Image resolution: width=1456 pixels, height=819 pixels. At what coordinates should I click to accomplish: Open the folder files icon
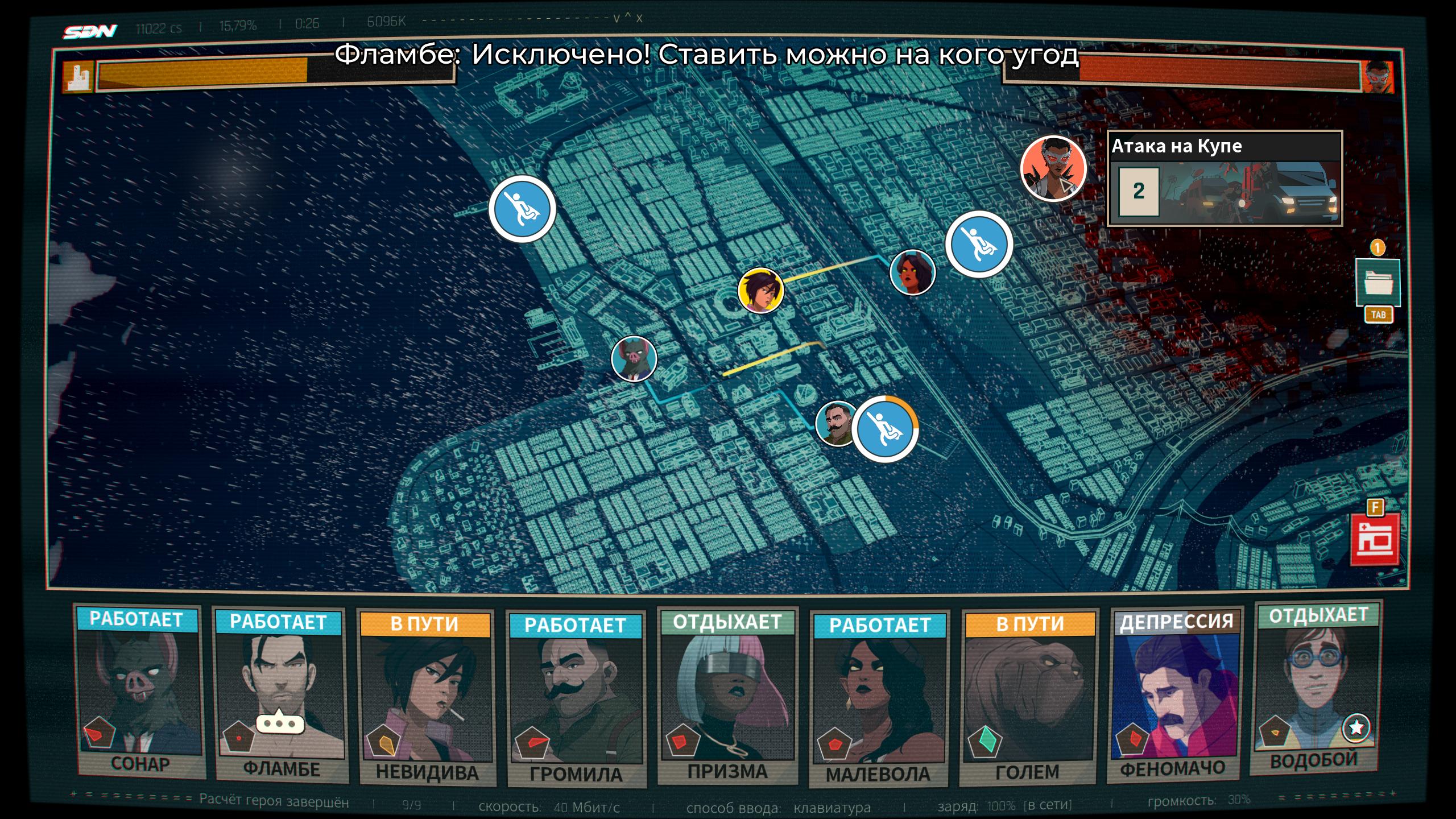(x=1378, y=282)
